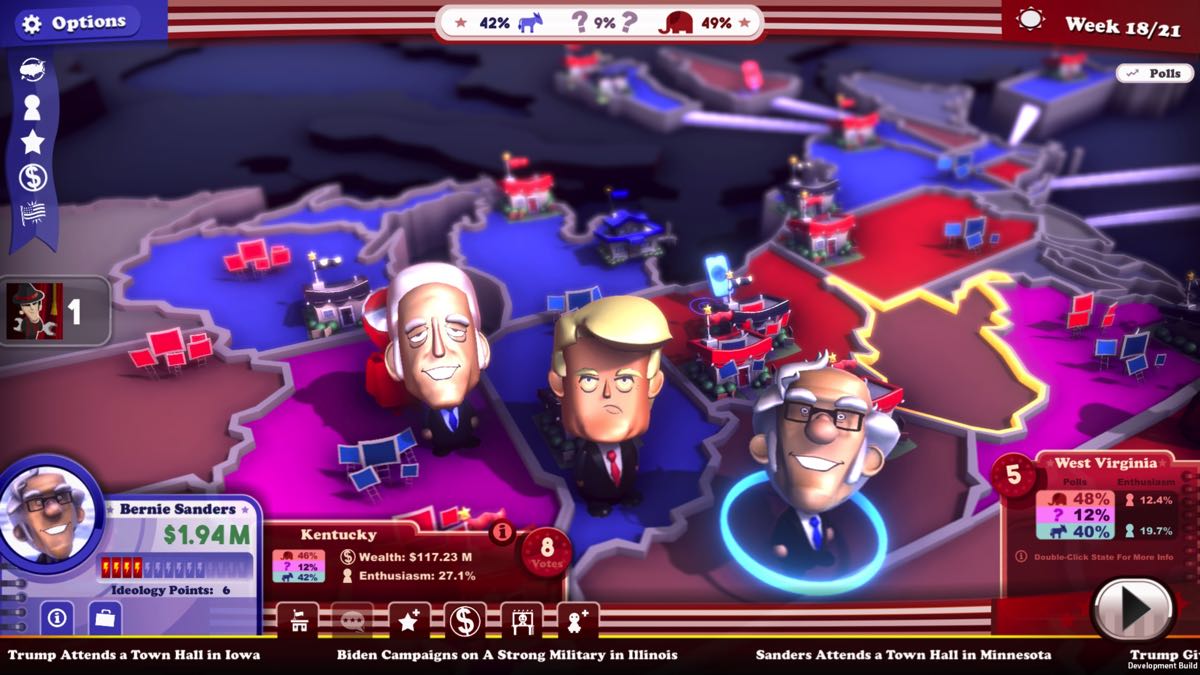1200x675 pixels.
Task: Choose the fundraise dollar action
Action: [464, 621]
